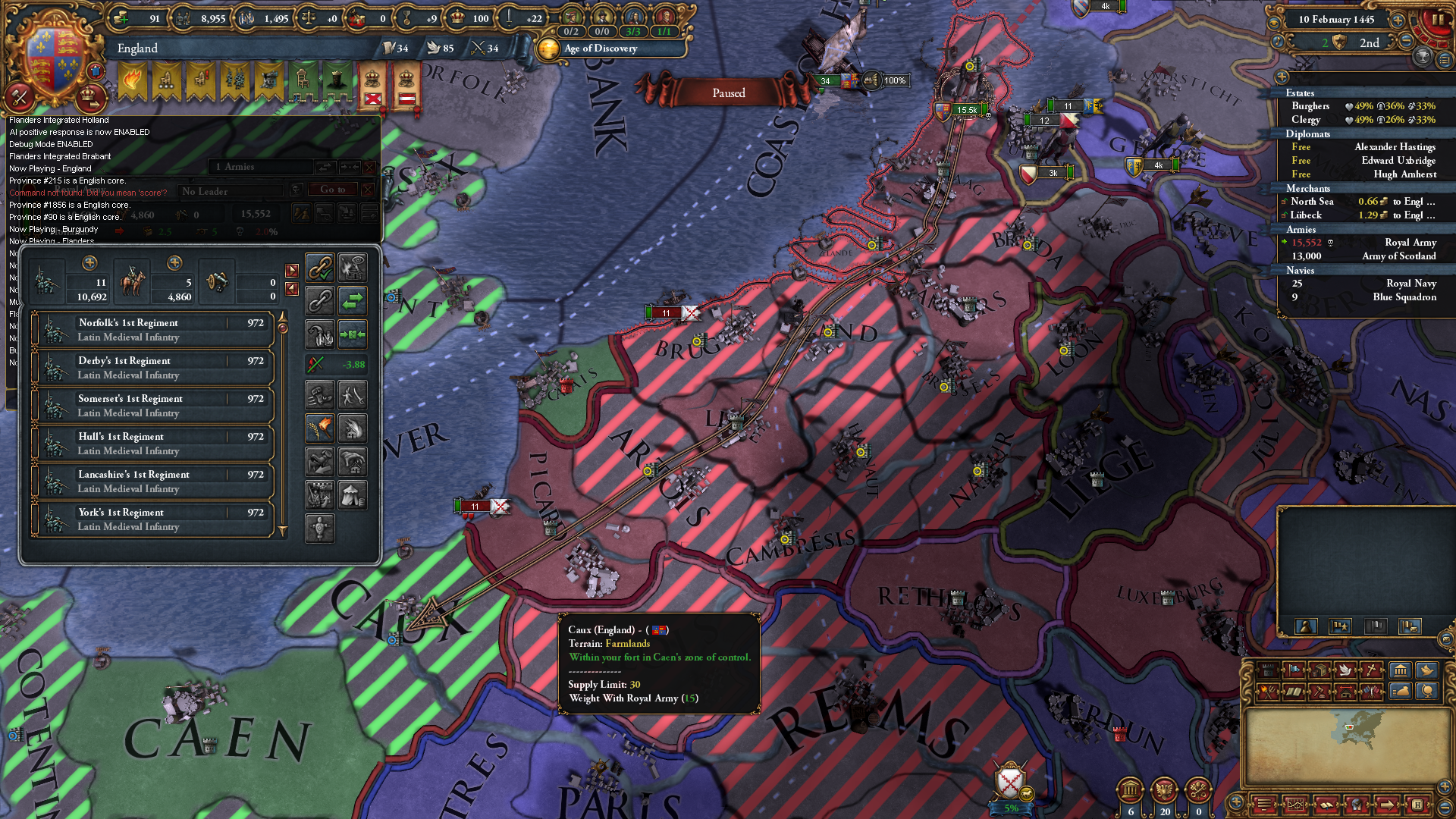Switch to the trade goods map mode

[1320, 670]
